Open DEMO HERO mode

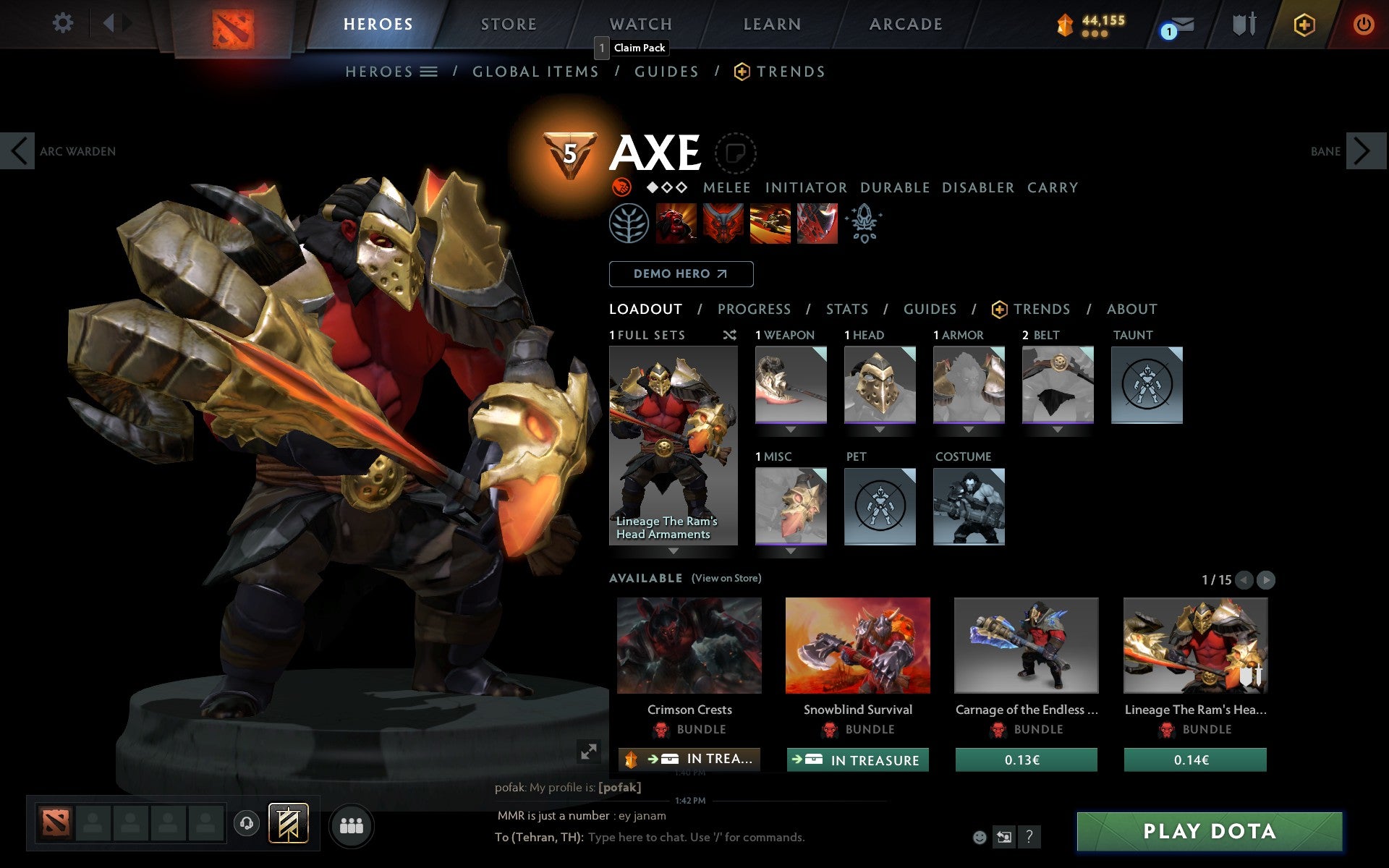pos(681,273)
